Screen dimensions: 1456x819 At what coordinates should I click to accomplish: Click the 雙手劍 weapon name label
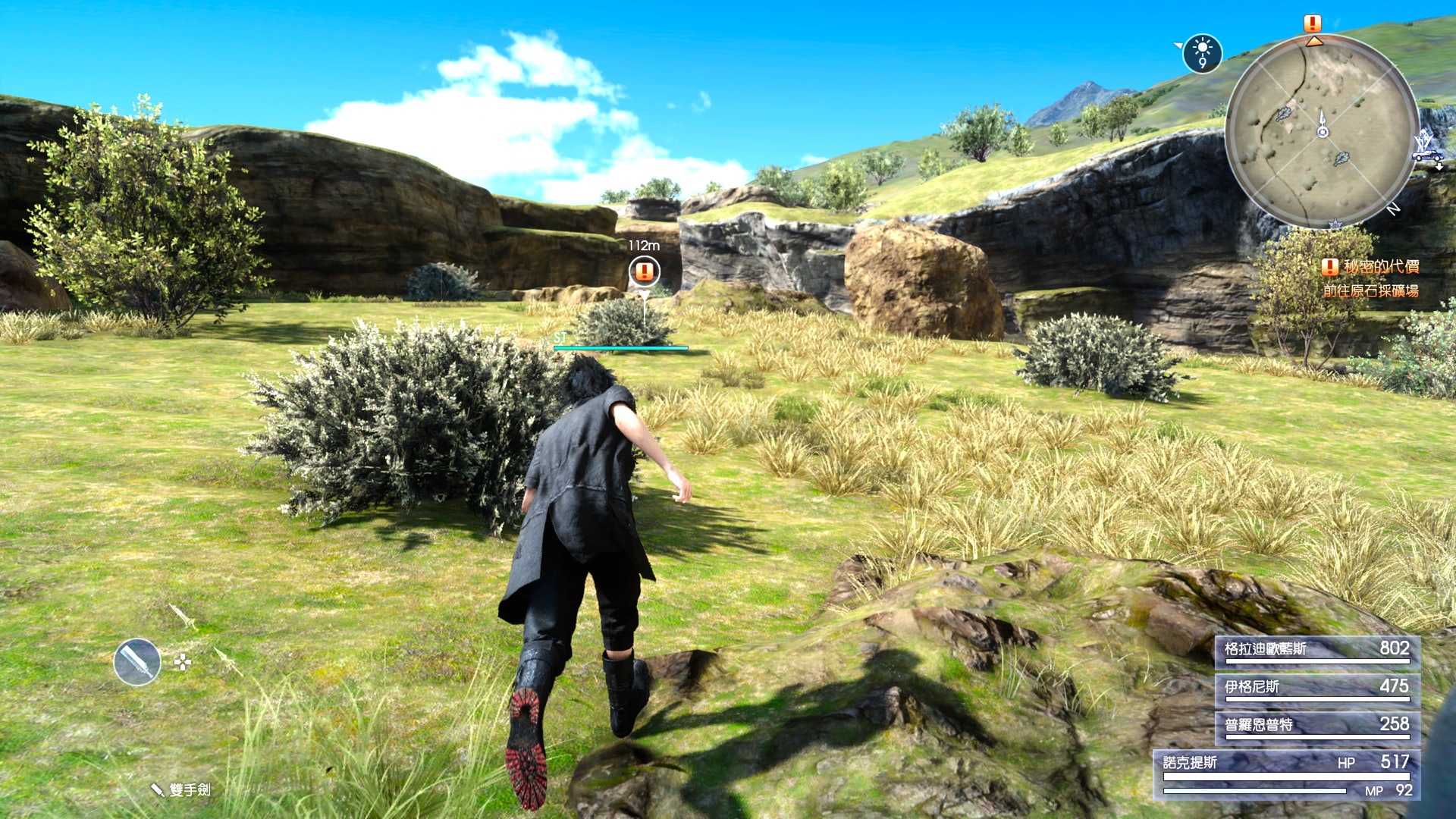tap(189, 789)
